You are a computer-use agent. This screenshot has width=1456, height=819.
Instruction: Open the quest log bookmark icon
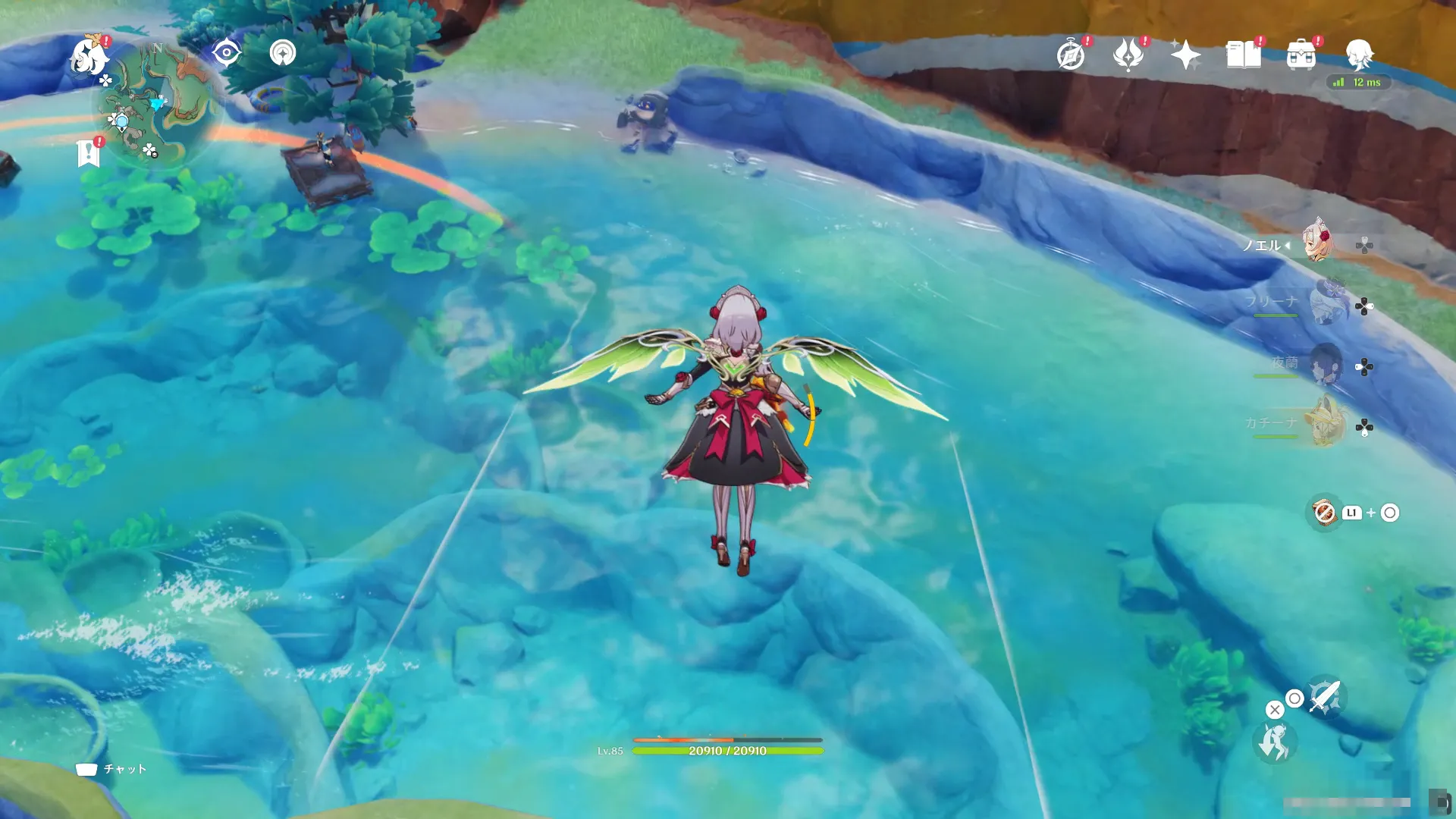pyautogui.click(x=89, y=152)
